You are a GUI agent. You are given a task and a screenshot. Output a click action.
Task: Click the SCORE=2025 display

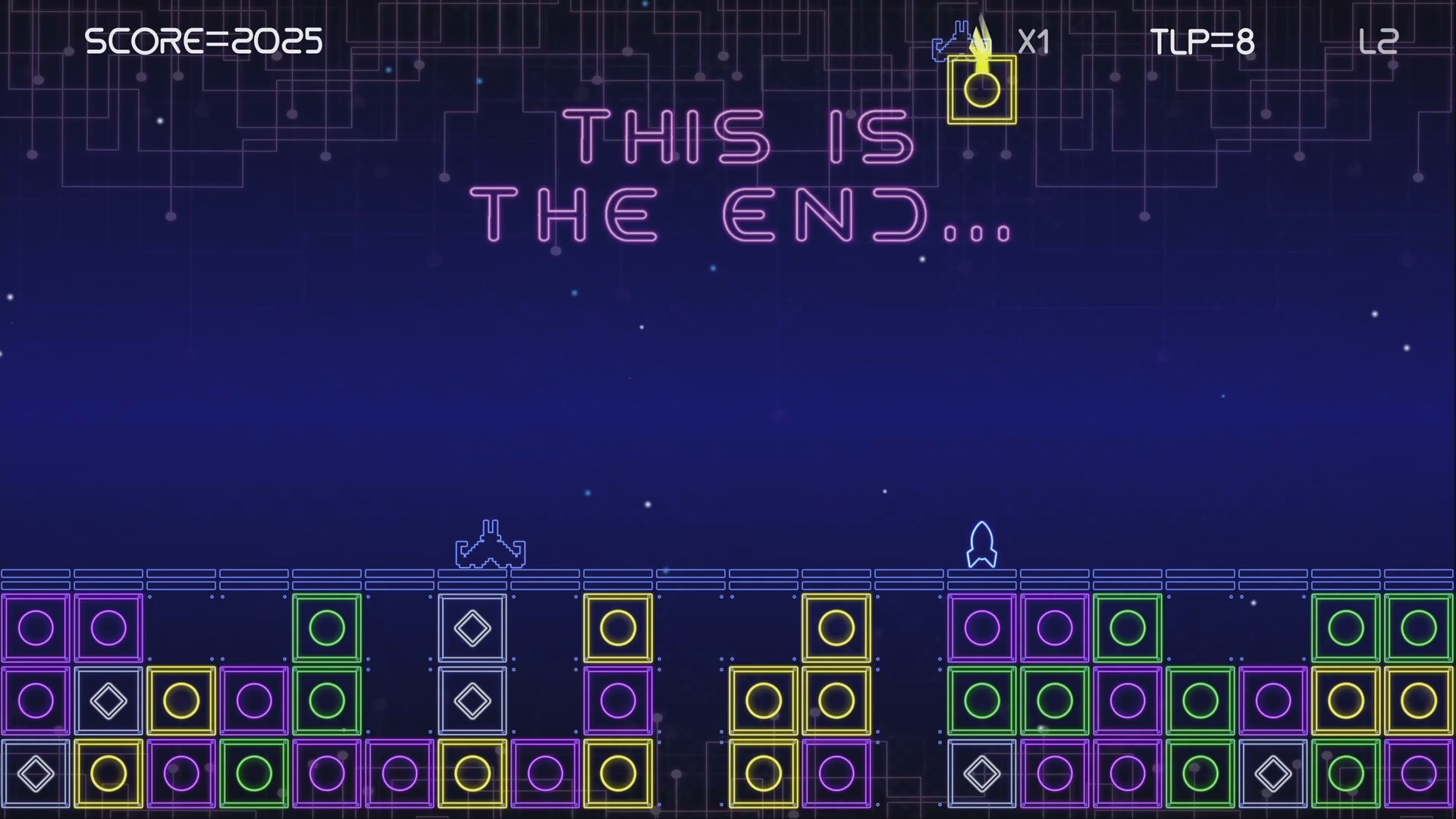(203, 39)
